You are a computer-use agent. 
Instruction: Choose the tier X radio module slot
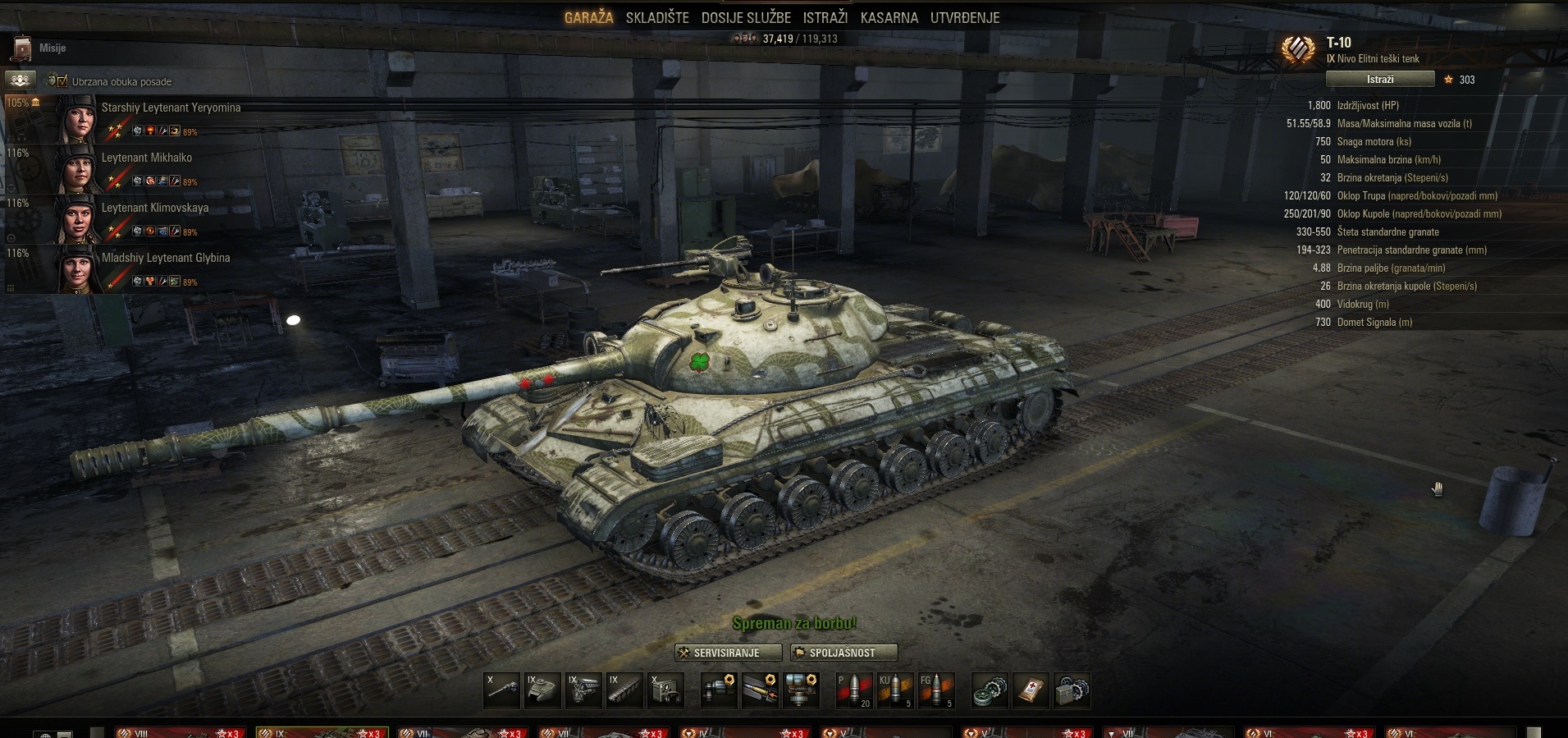tap(665, 690)
